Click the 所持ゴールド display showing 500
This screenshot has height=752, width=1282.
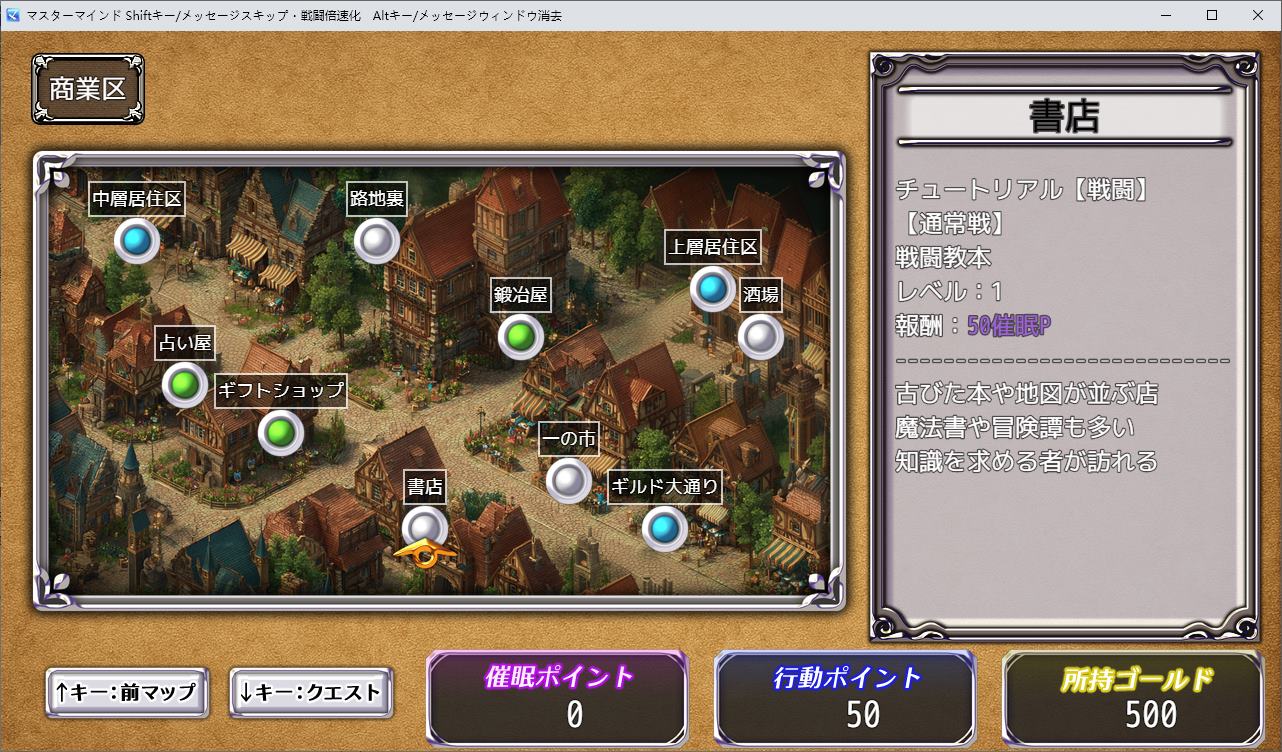point(1134,697)
